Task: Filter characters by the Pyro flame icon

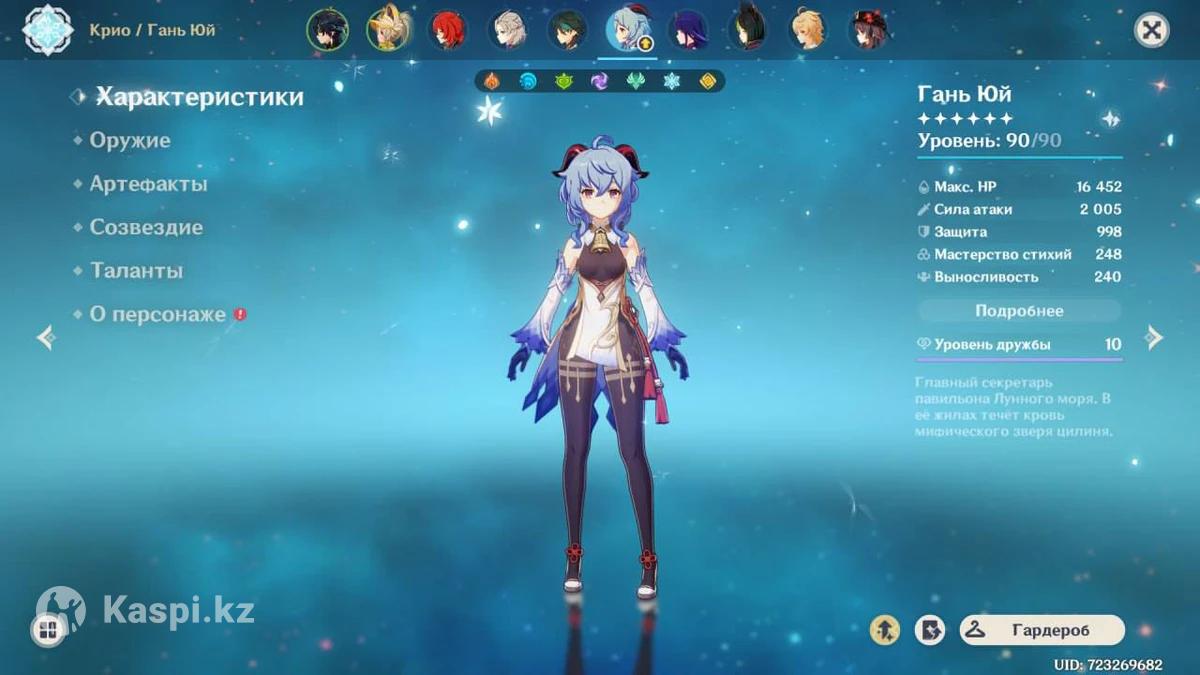Action: pyautogui.click(x=492, y=81)
